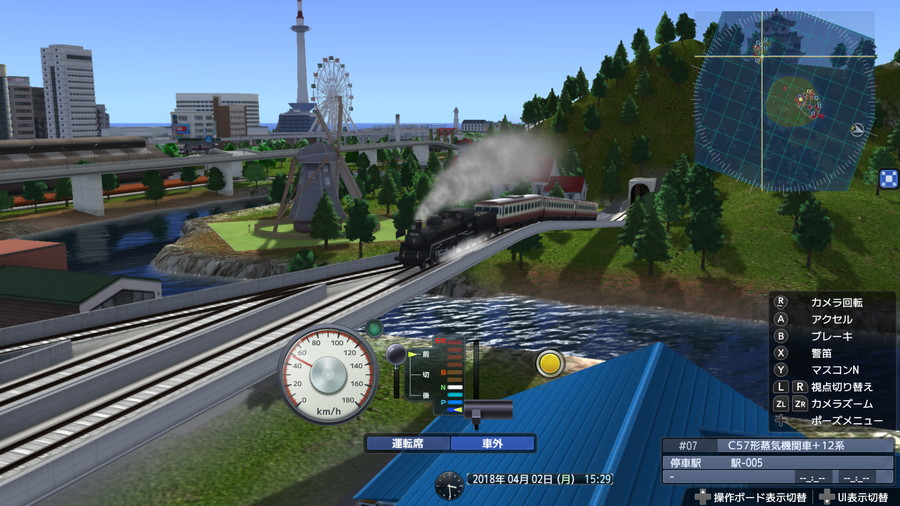Click the reverser lever black knob

395,353
